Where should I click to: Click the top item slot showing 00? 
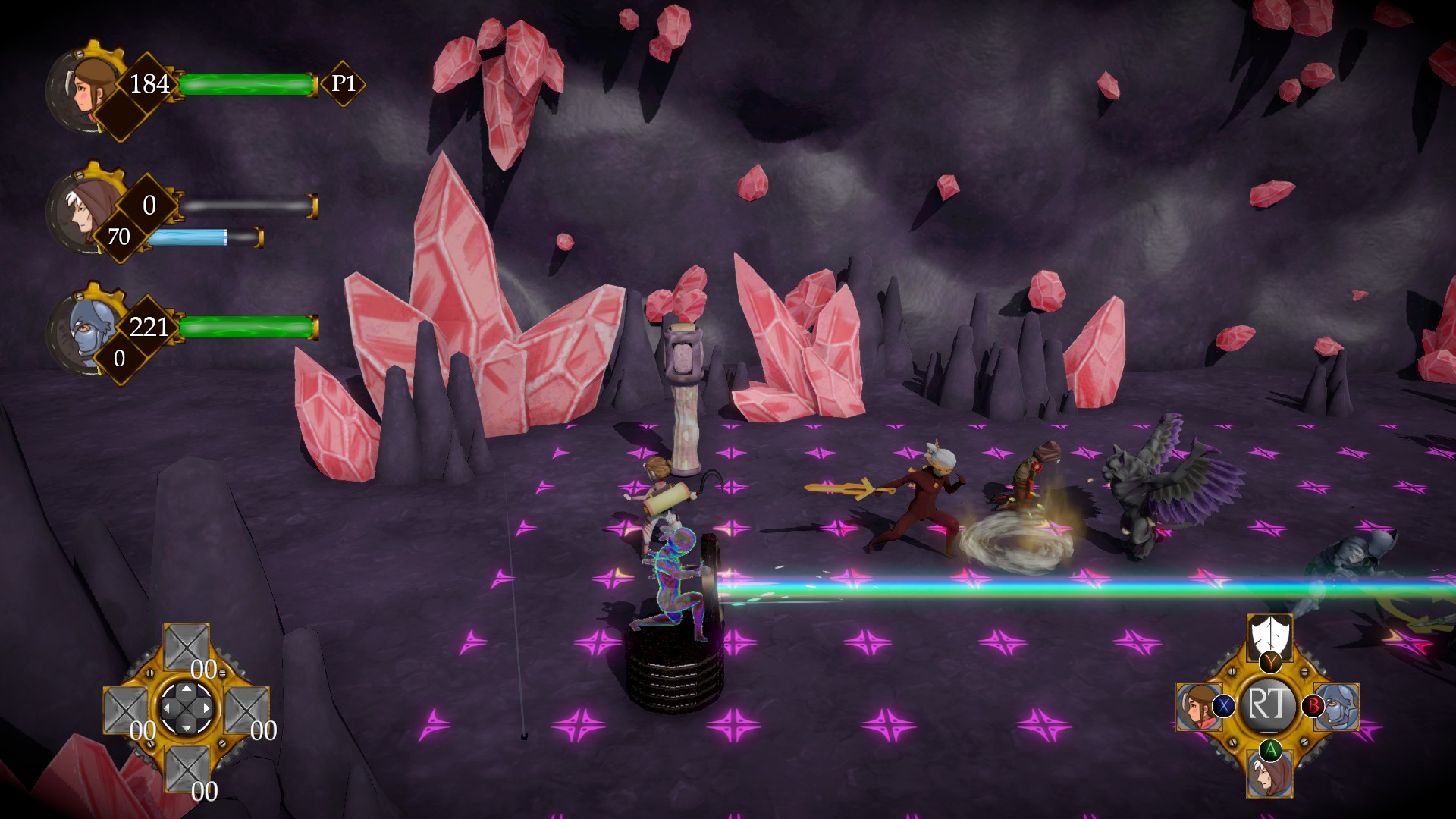tap(187, 647)
